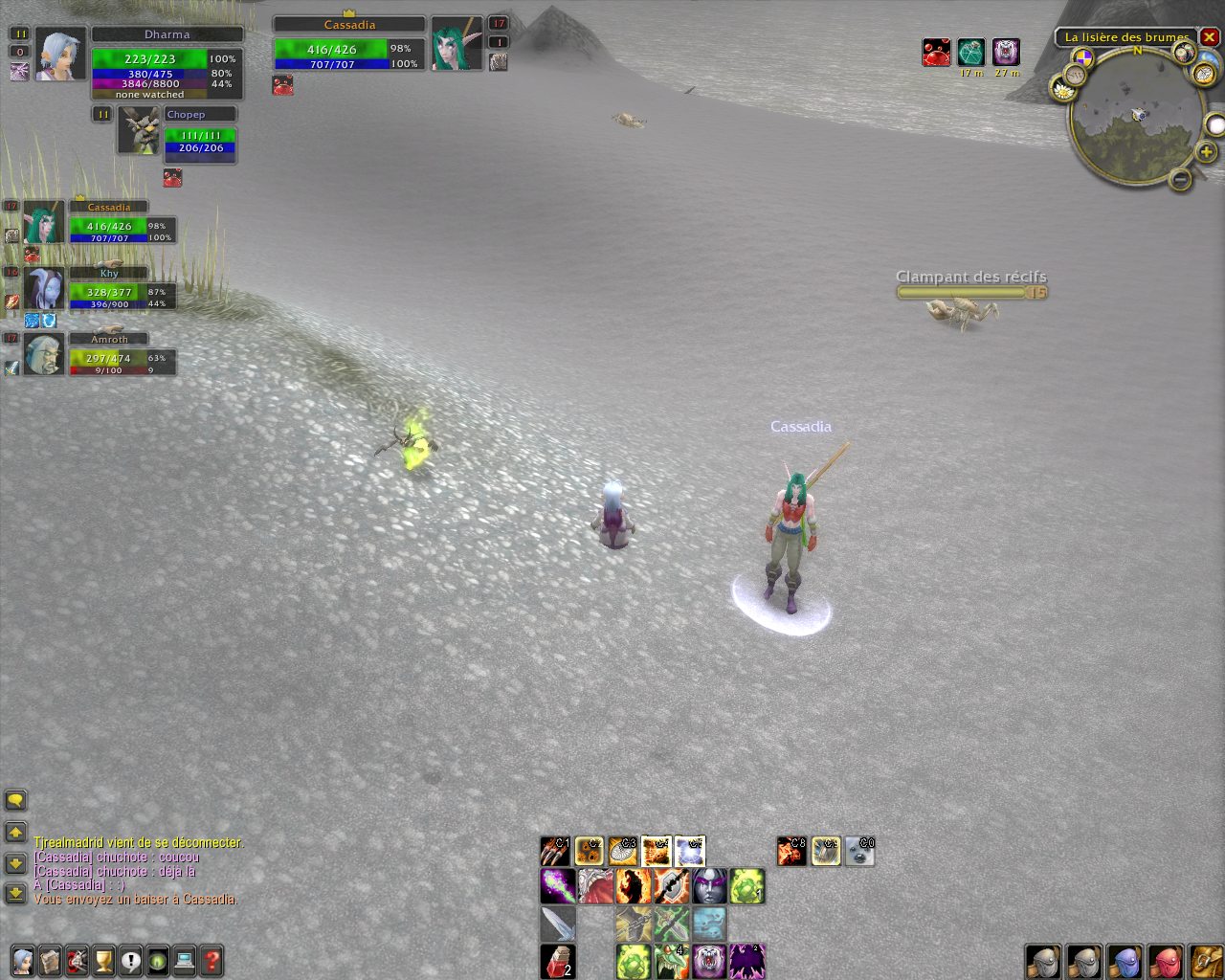This screenshot has height=980, width=1225.
Task: Open the computer main menu button
Action: pos(185,960)
